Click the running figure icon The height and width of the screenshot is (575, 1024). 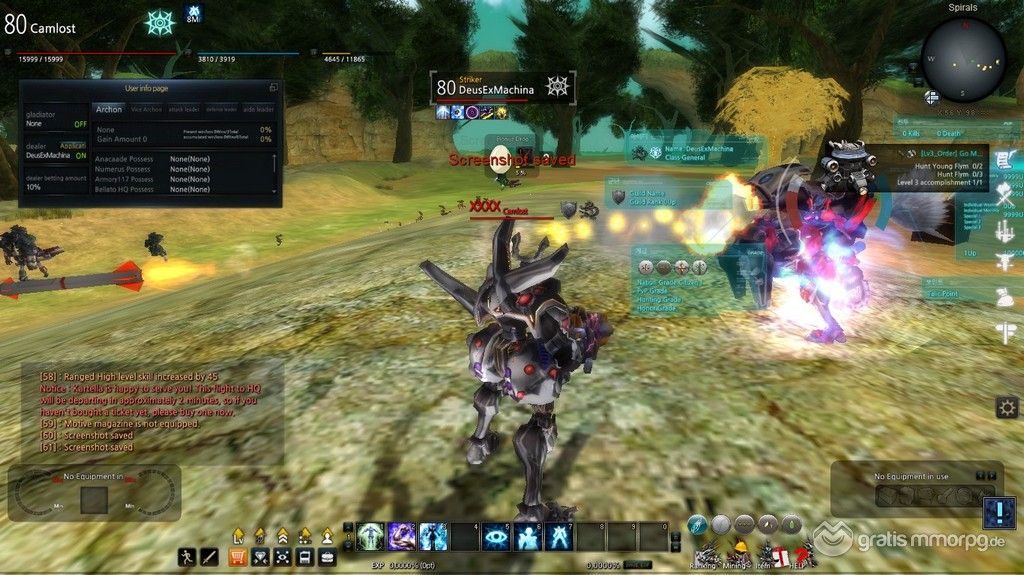pyautogui.click(x=186, y=557)
